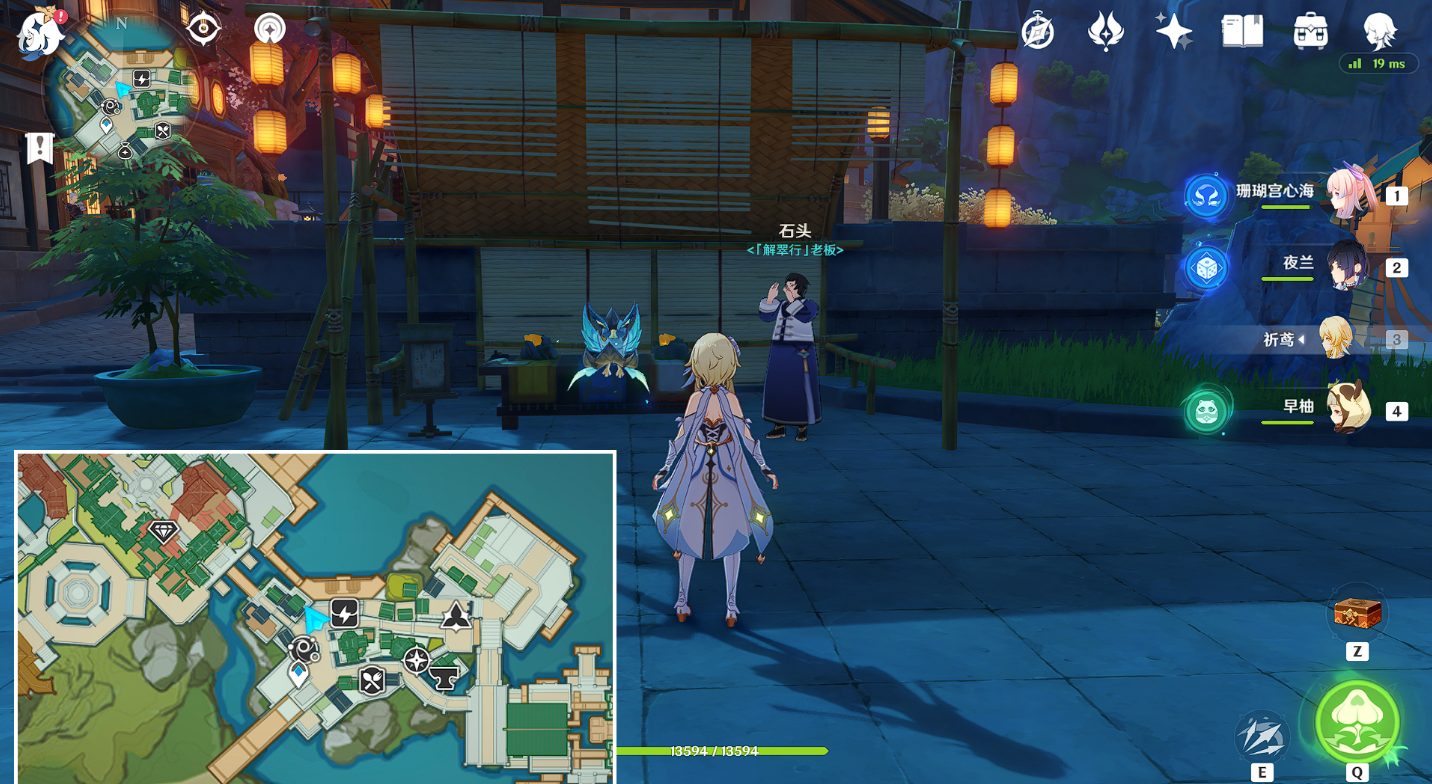Select the diamond marker on the large map
The height and width of the screenshot is (784, 1432).
point(163,531)
